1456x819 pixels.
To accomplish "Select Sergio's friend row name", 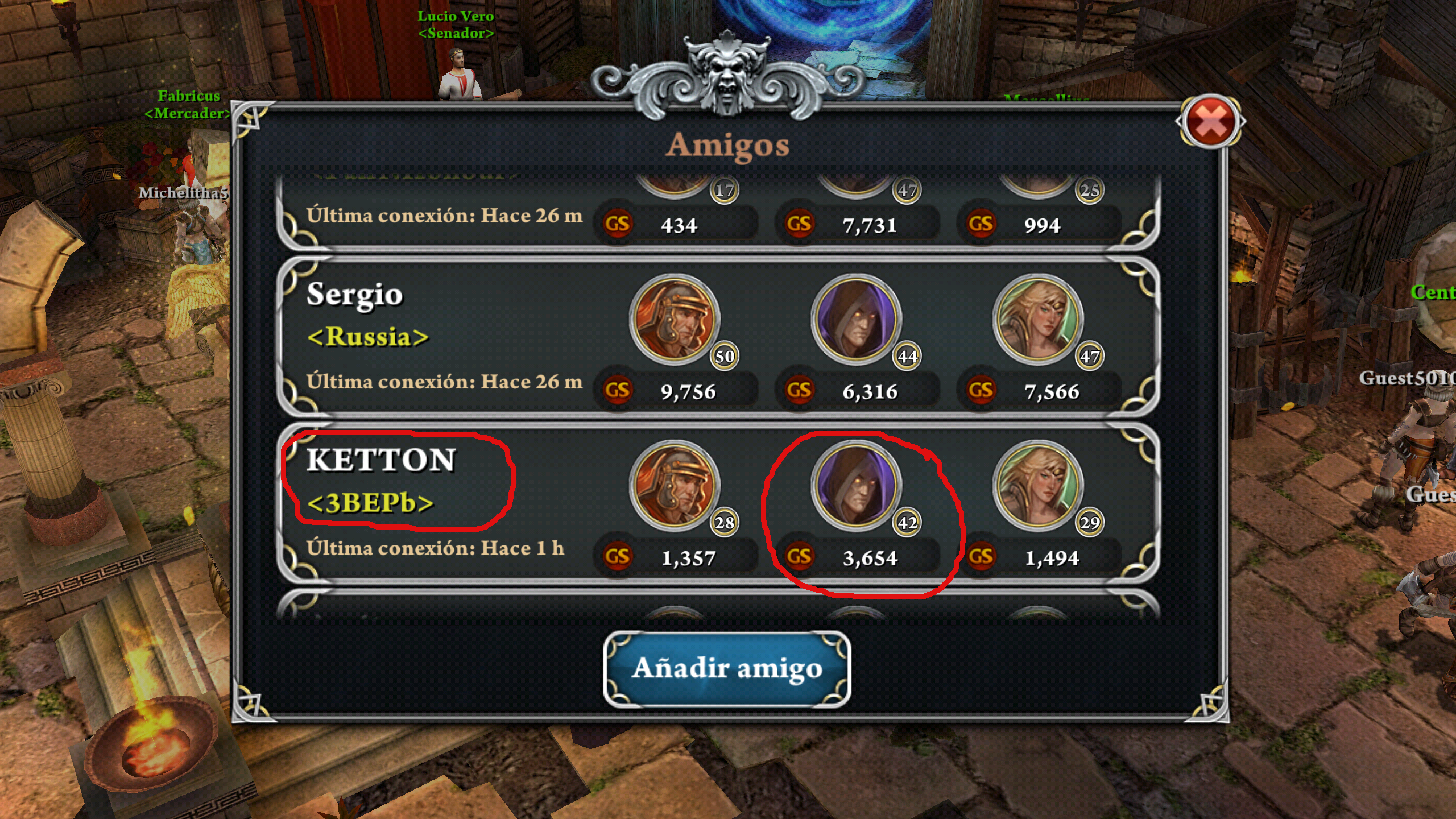I will coord(354,295).
